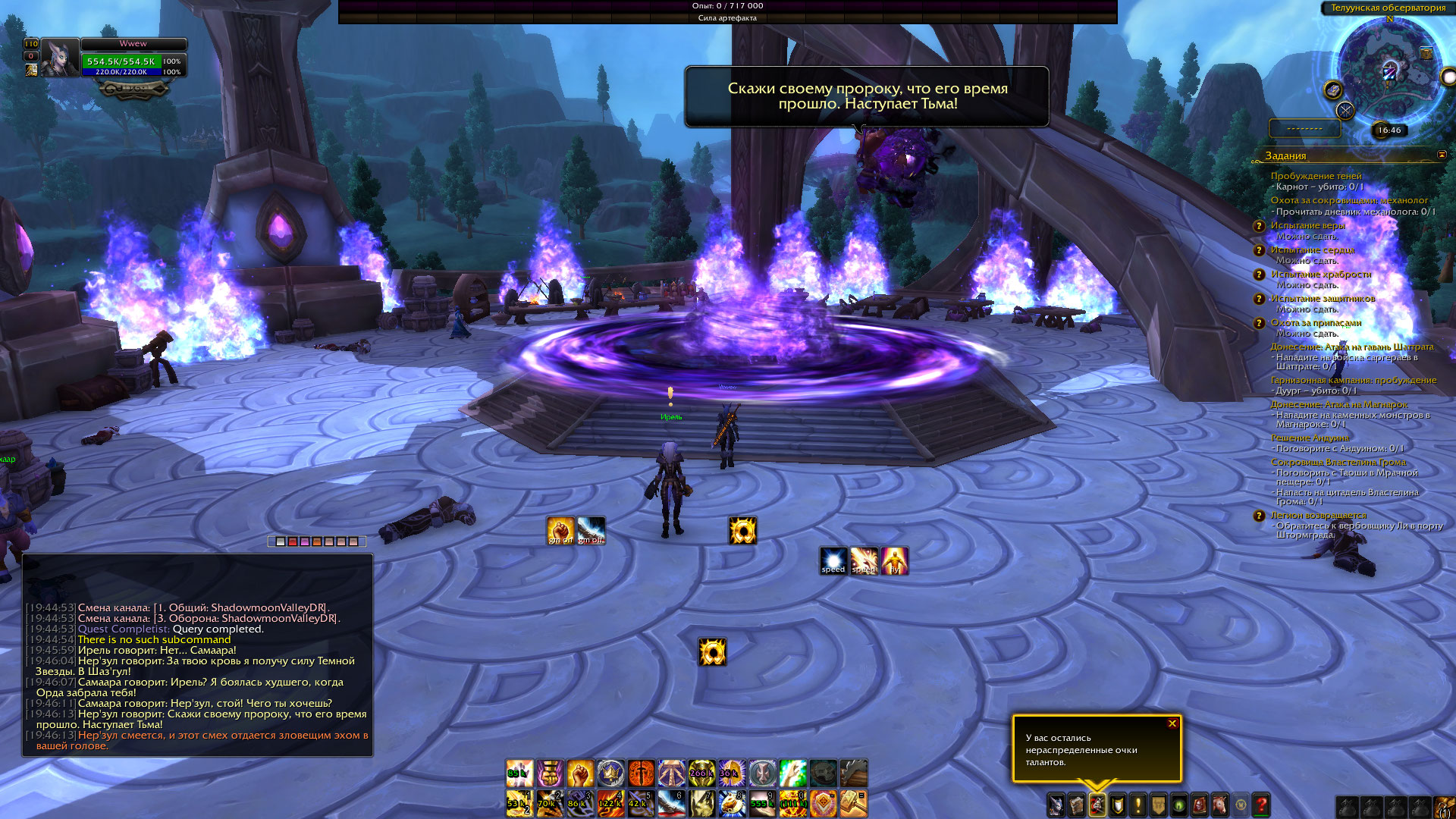Click the "gm off" macro button
Viewport: 1456px width, 819px height.
(x=591, y=530)
